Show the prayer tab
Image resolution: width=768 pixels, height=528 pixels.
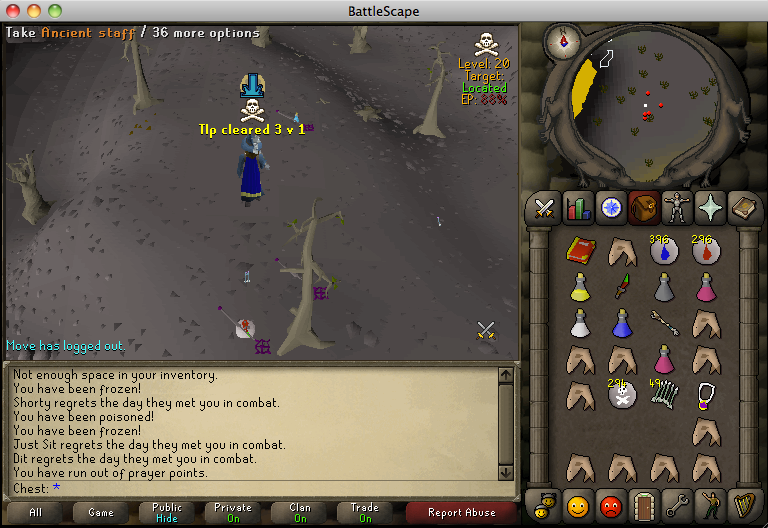click(x=711, y=208)
